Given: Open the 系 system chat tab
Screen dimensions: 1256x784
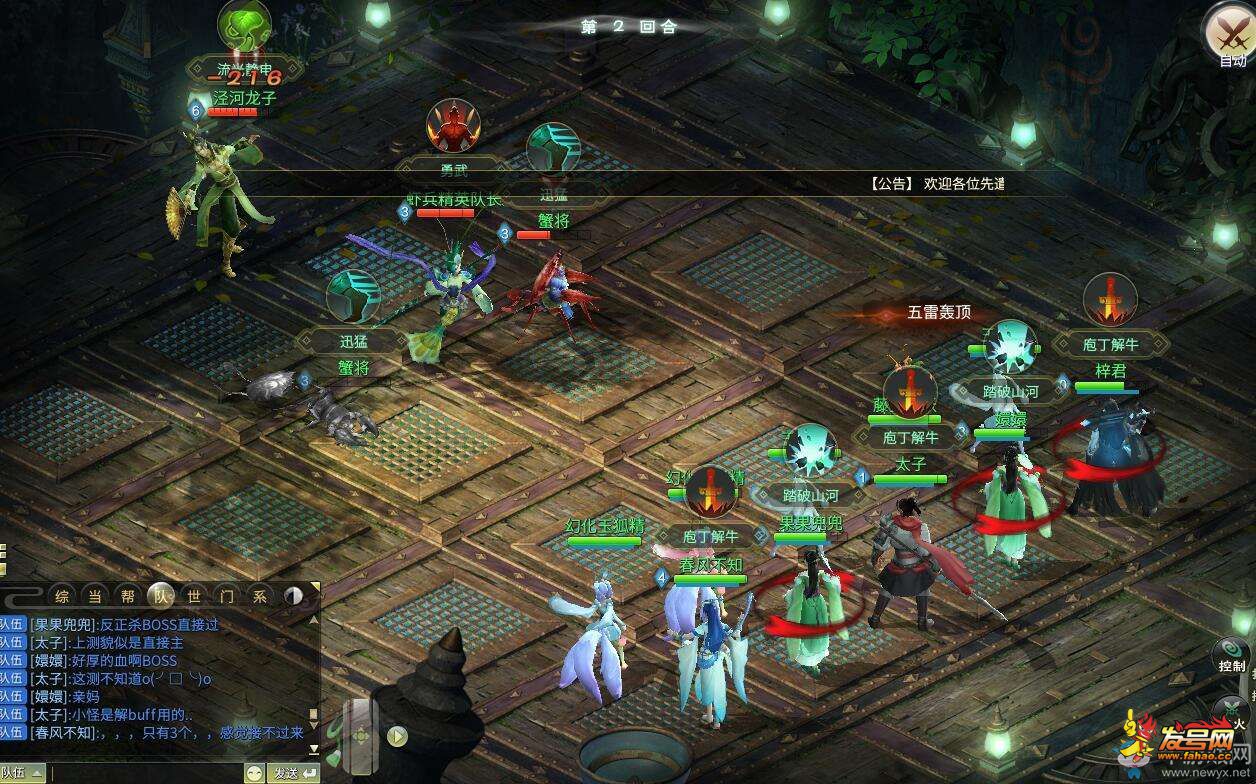Looking at the screenshot, I should tap(260, 596).
